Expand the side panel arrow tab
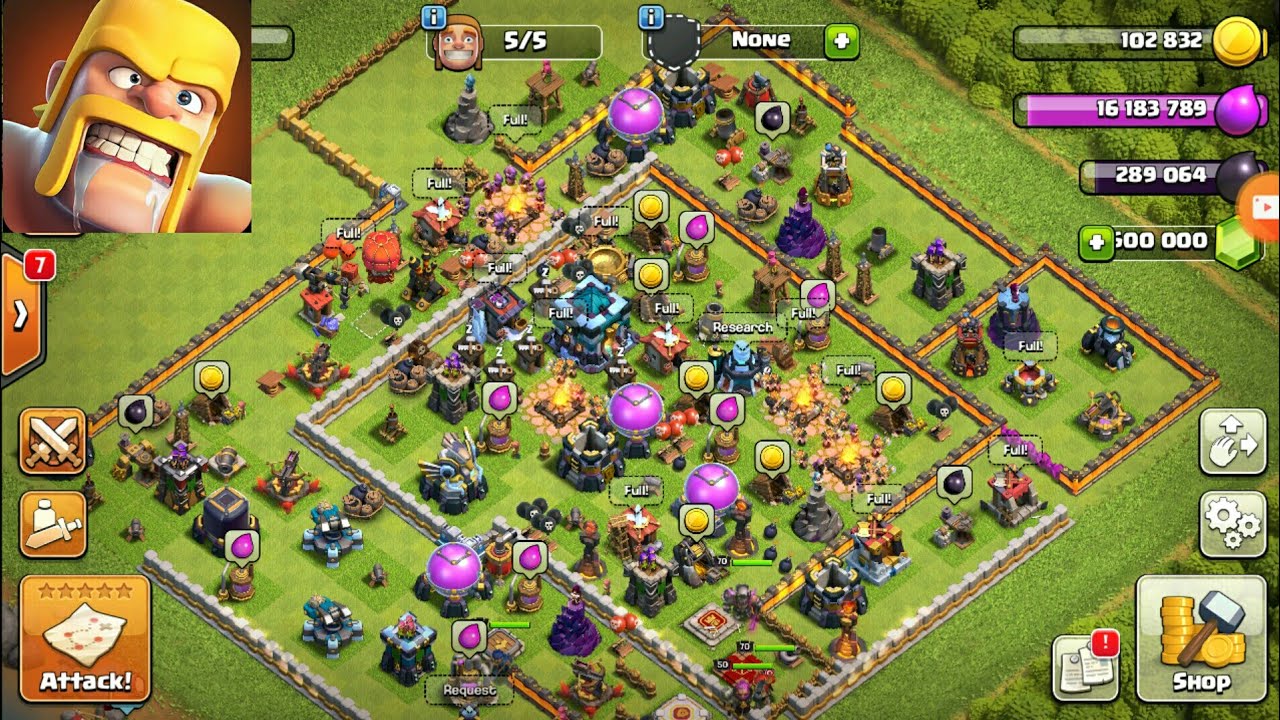The image size is (1280, 720). click(x=20, y=315)
